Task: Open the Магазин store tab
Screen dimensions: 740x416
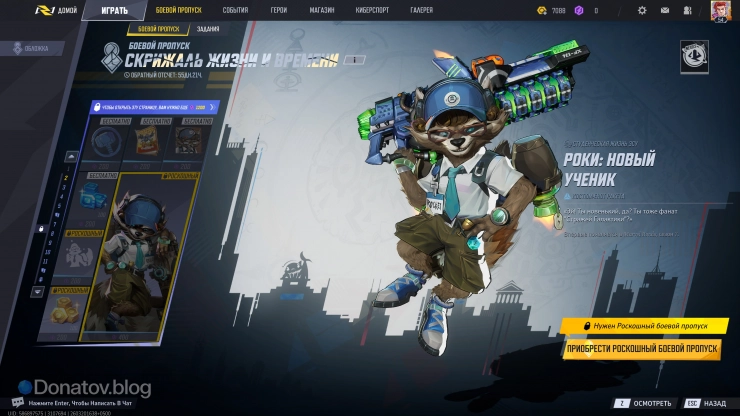Action: (x=322, y=10)
